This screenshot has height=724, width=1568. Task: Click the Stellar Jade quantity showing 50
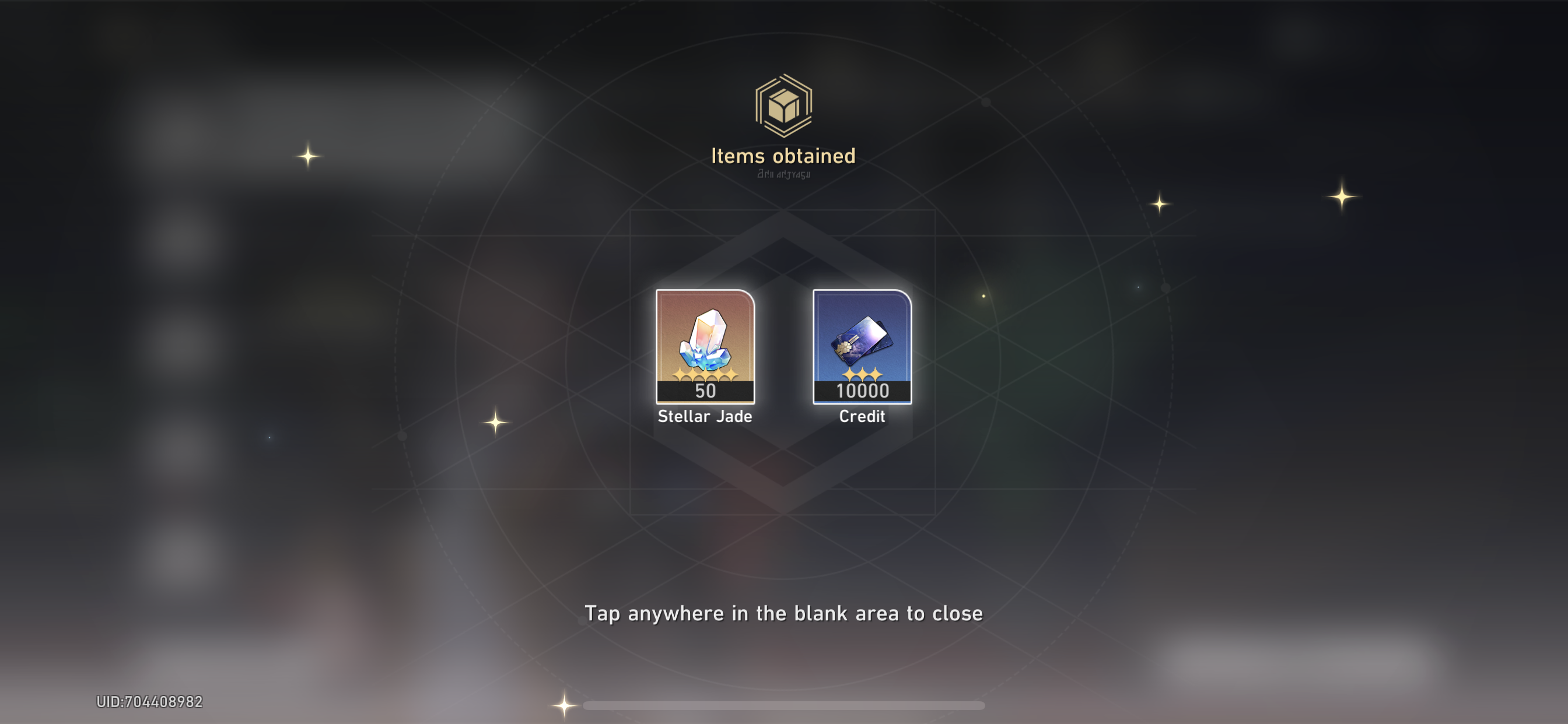[x=705, y=392]
